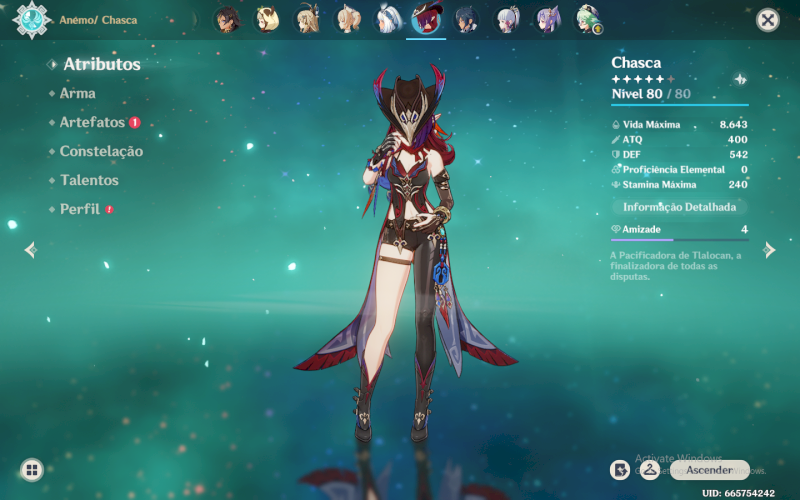Open the Artefatos section
The image size is (800, 500).
tap(92, 122)
